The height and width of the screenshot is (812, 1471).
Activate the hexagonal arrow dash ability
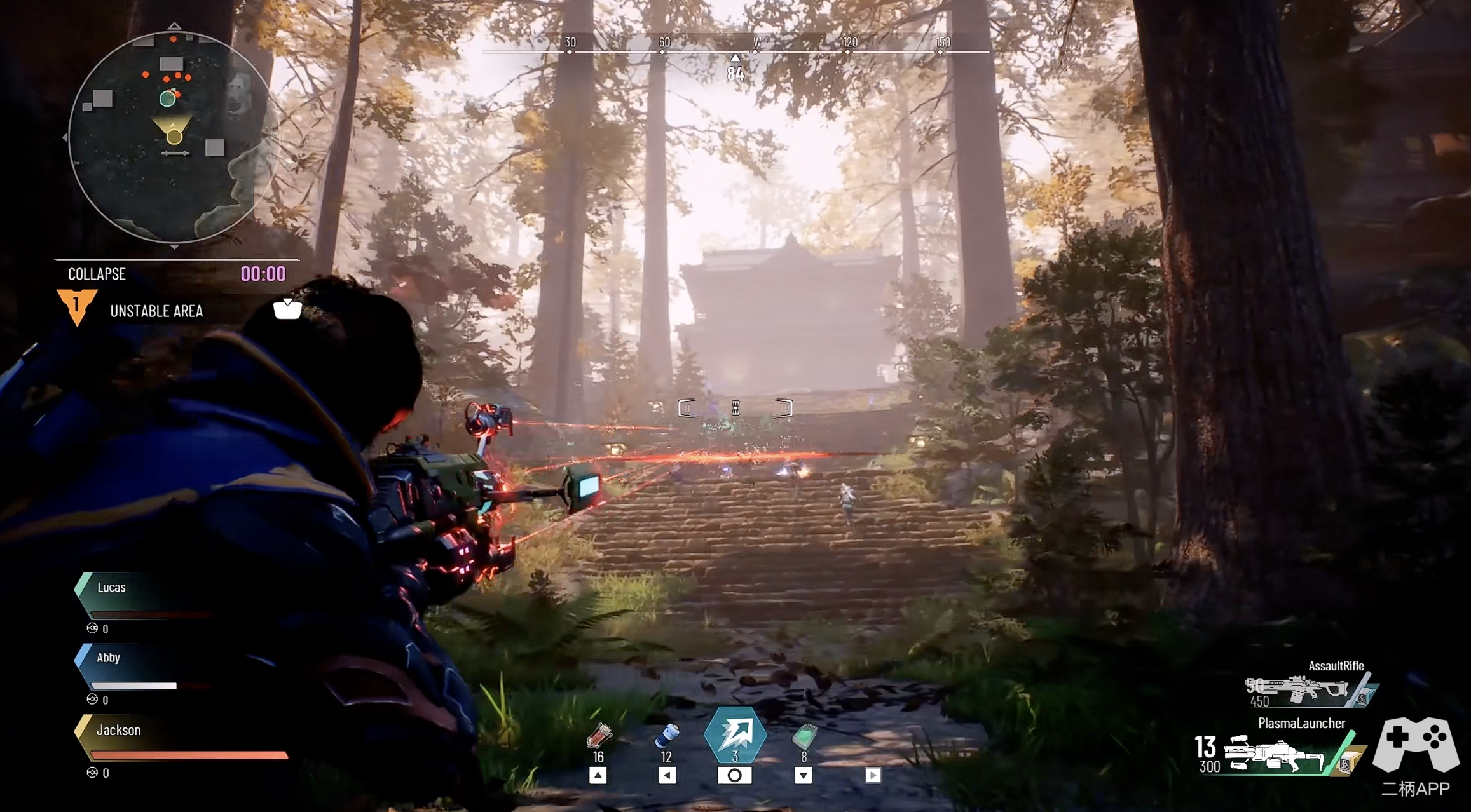(735, 734)
